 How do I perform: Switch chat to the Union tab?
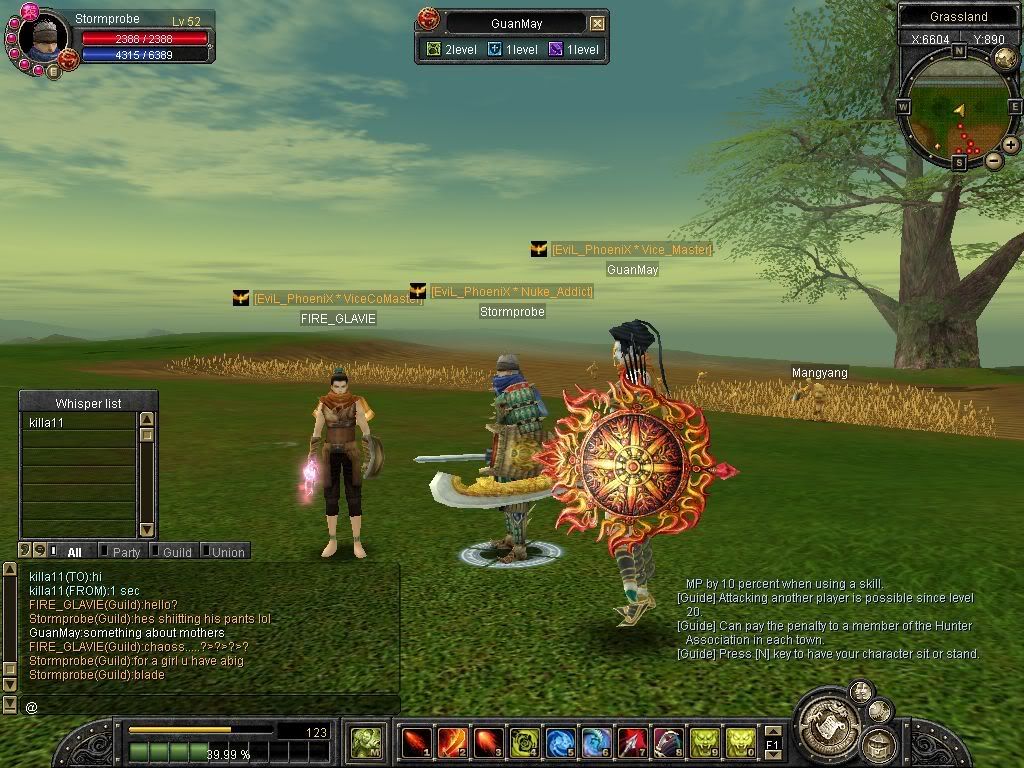(x=227, y=552)
